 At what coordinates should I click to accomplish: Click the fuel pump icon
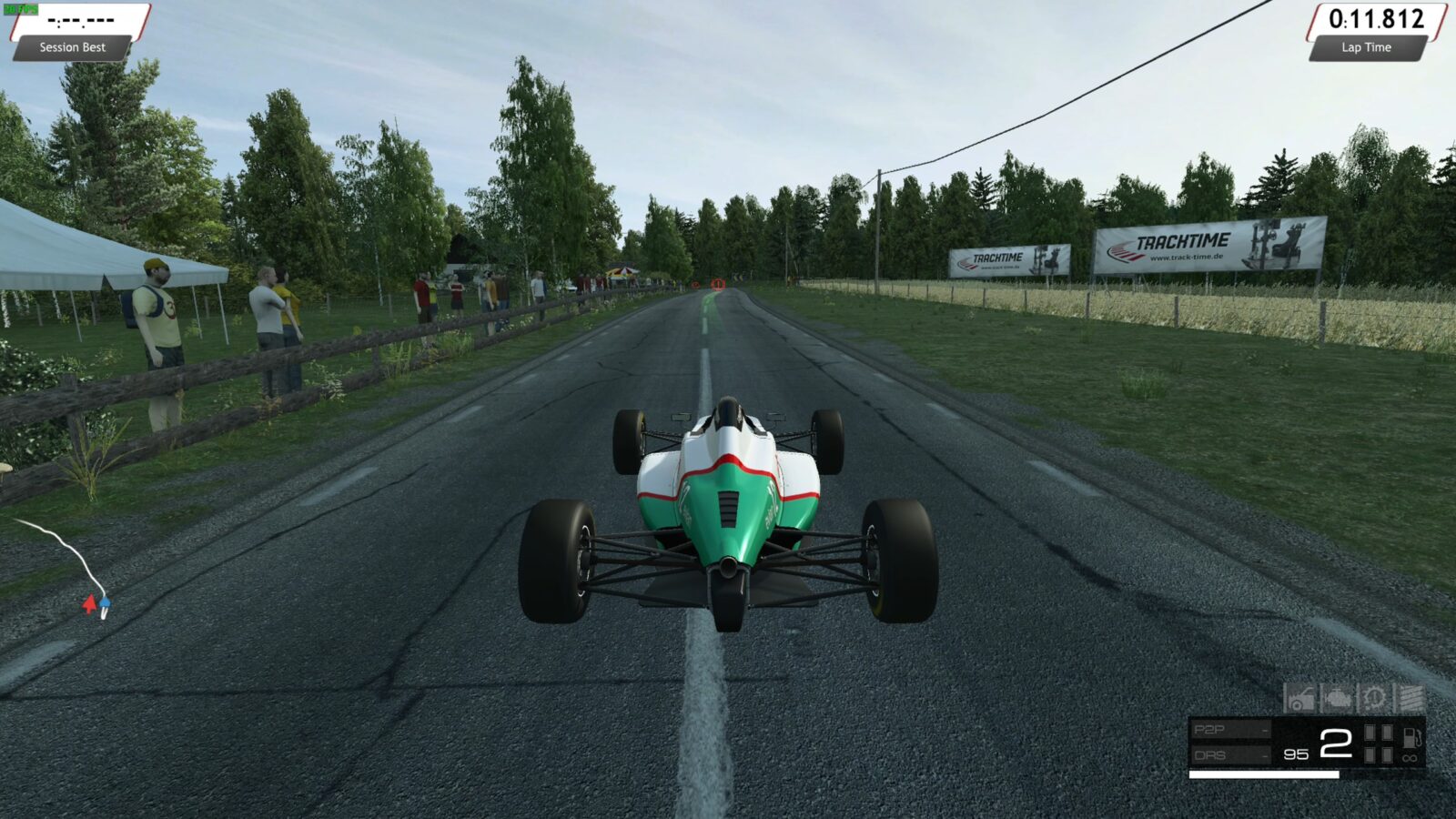point(1410,737)
